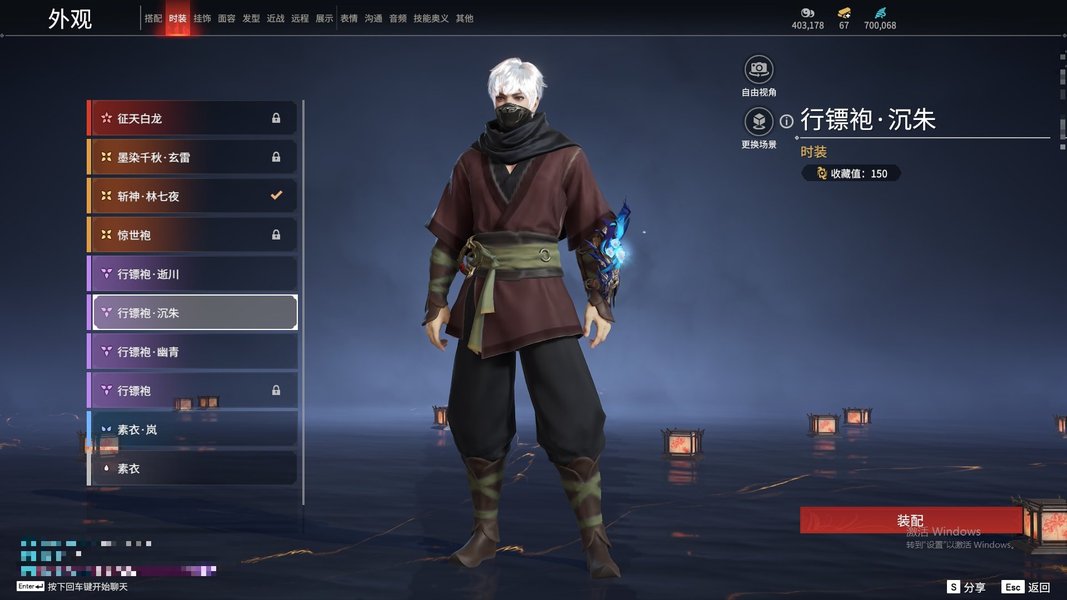The width and height of the screenshot is (1067, 600).
Task: Open the 挂饰 tab
Action: point(202,18)
